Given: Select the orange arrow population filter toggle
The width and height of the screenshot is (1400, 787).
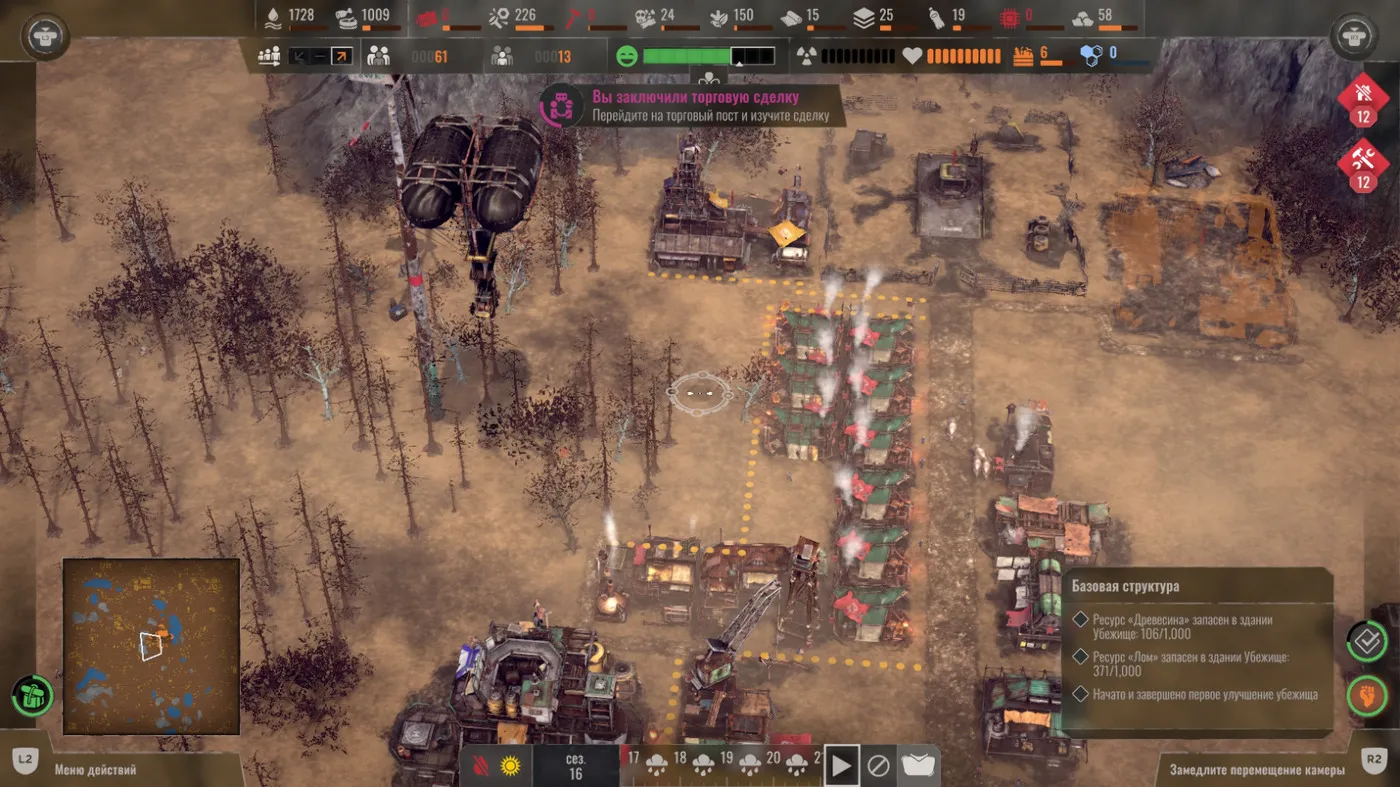Looking at the screenshot, I should tap(341, 56).
